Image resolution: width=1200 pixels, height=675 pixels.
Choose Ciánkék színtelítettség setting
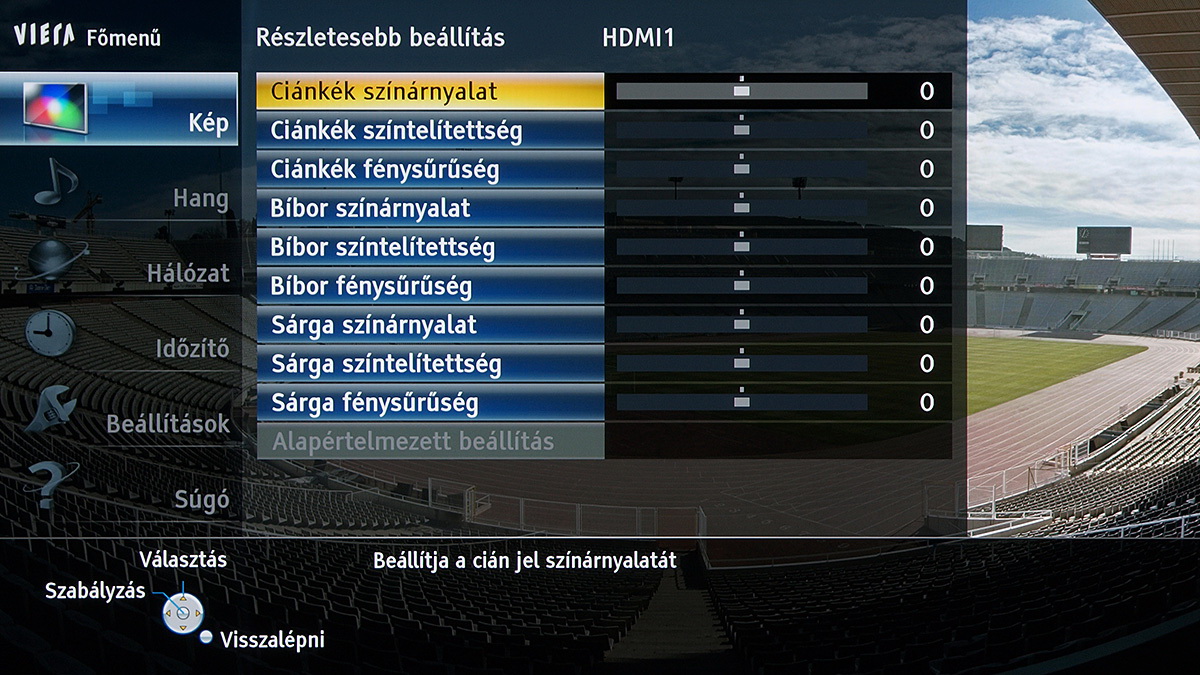[430, 131]
